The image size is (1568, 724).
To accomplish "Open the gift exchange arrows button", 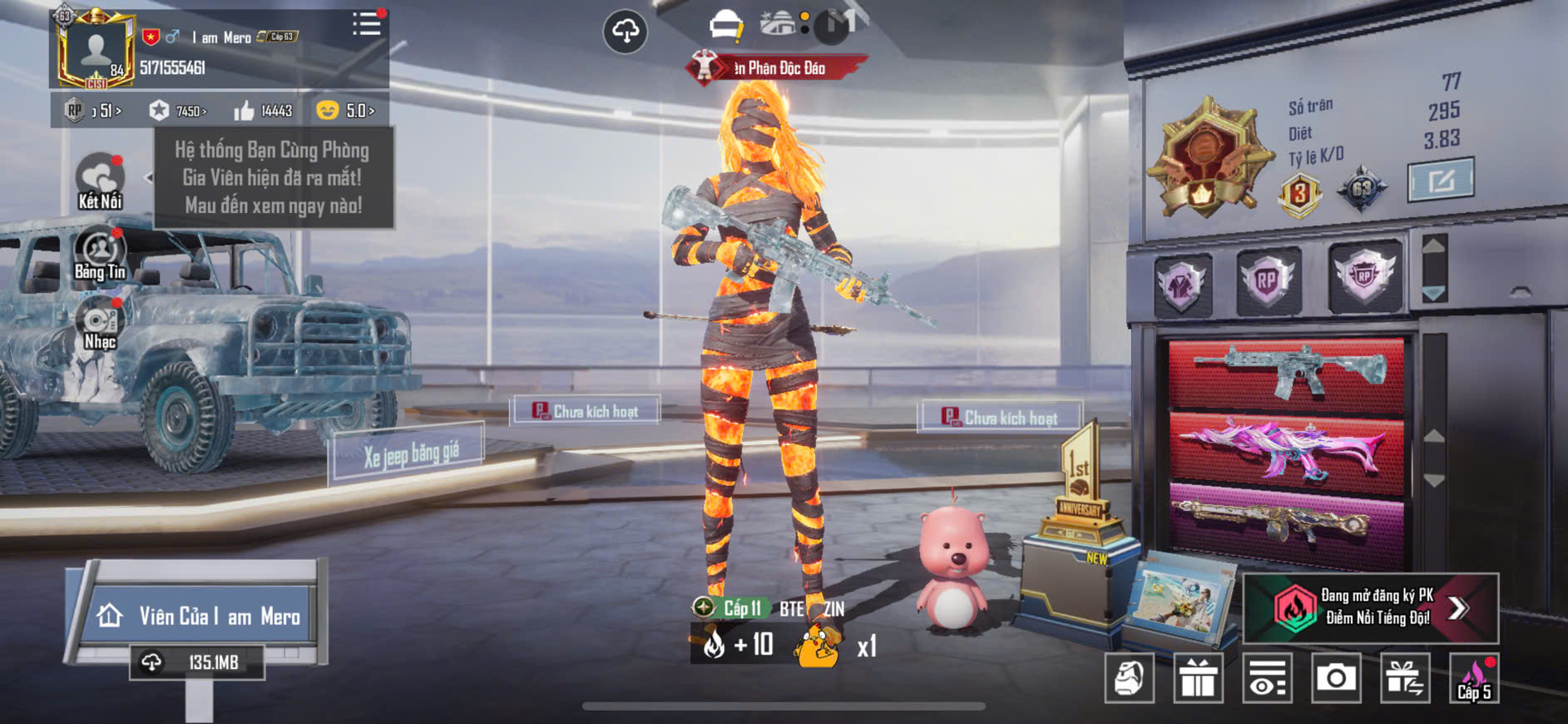I will pos(1405,678).
